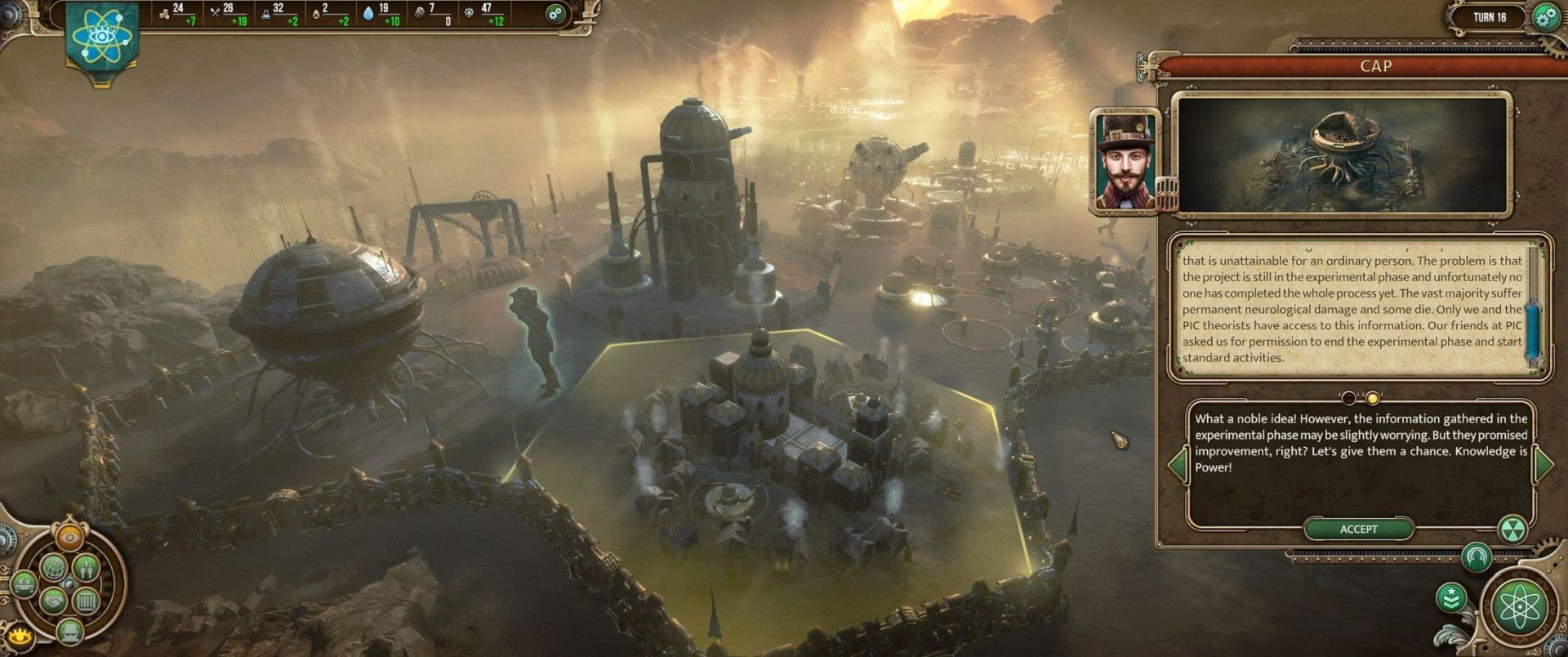Click the gears icon on resource bar
The image size is (1568, 657).
pyautogui.click(x=555, y=13)
